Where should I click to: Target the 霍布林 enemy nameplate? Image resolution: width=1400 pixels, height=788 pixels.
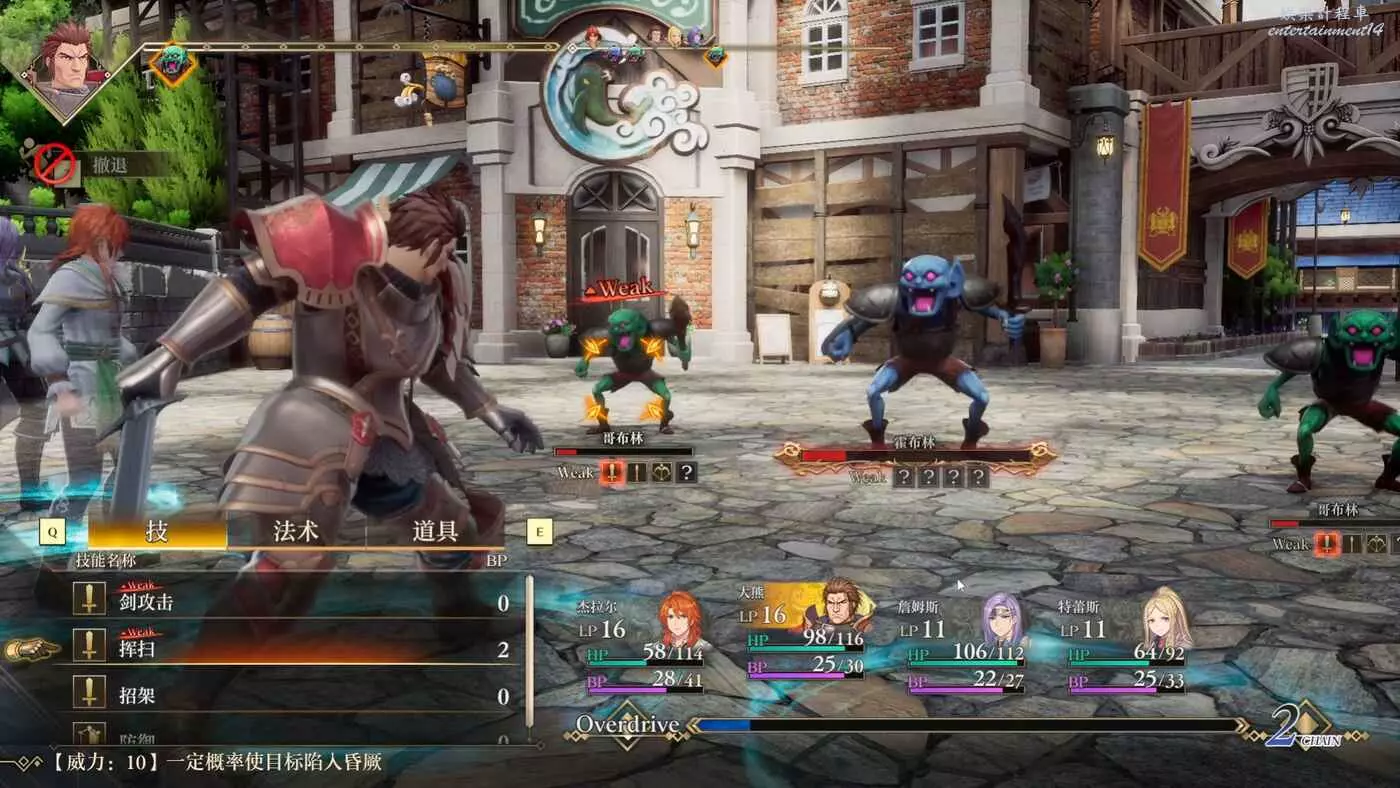point(914,442)
